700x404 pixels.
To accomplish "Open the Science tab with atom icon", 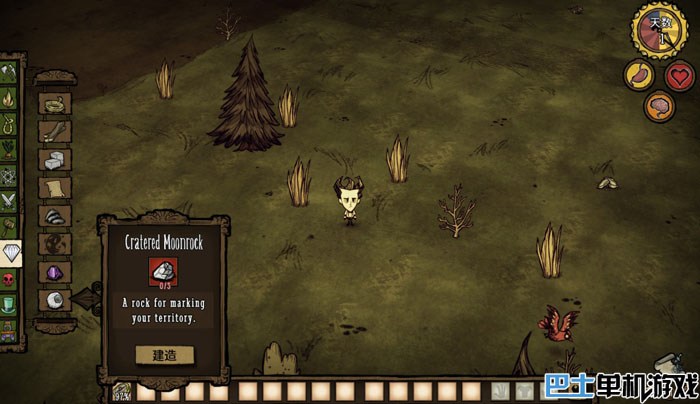I will click(x=9, y=175).
